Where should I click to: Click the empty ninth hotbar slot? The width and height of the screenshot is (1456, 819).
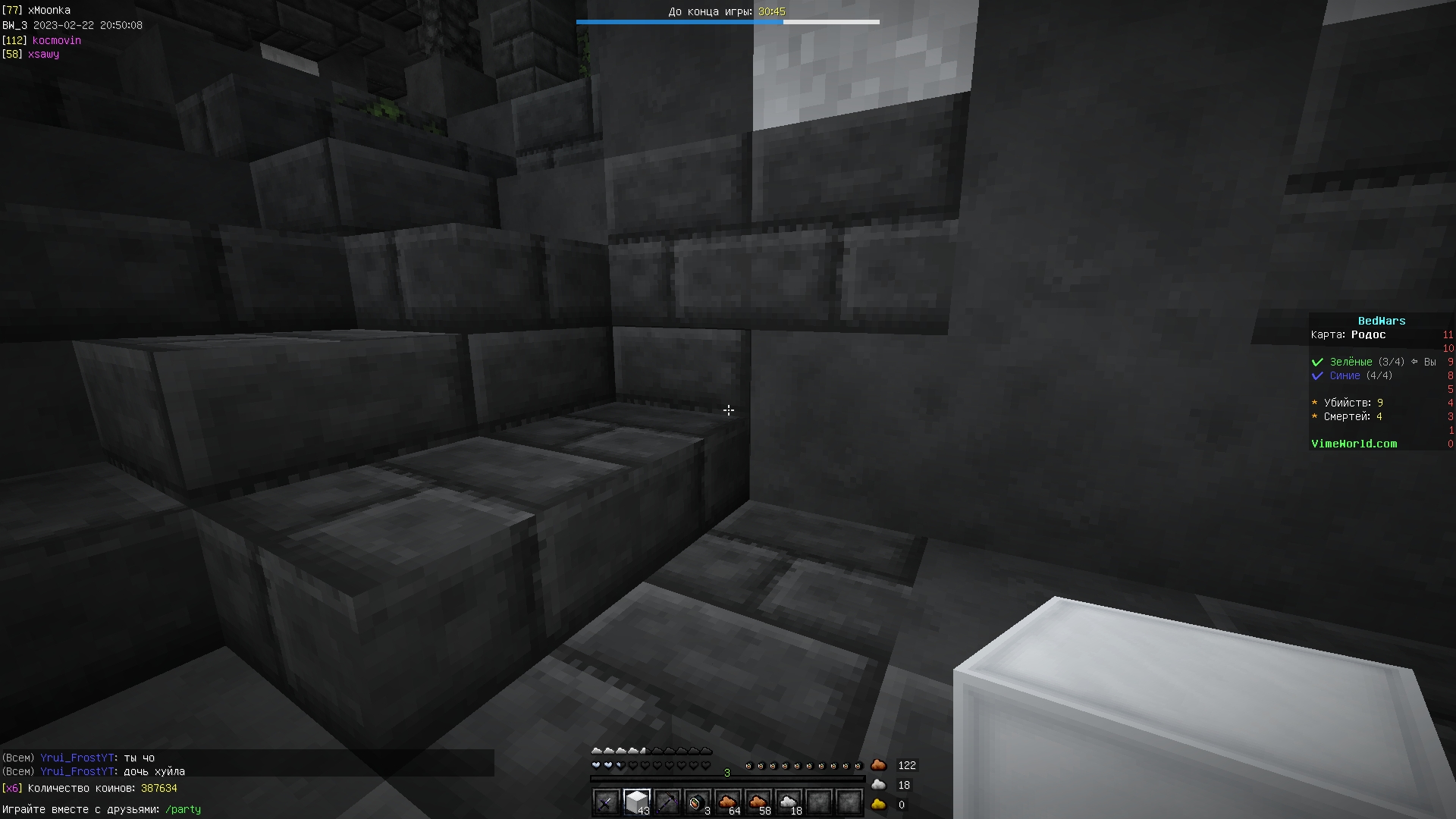pyautogui.click(x=849, y=802)
